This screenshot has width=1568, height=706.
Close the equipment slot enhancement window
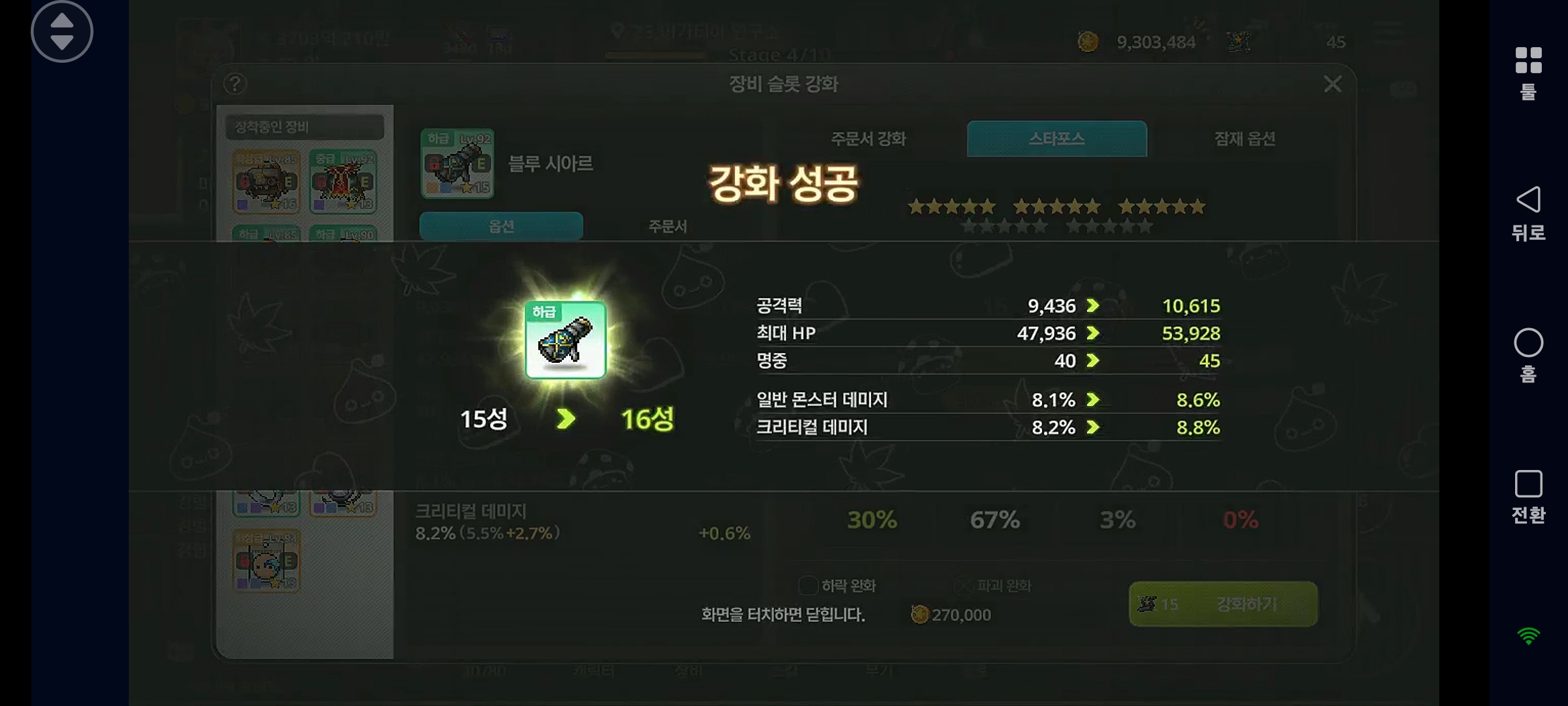tap(1332, 84)
